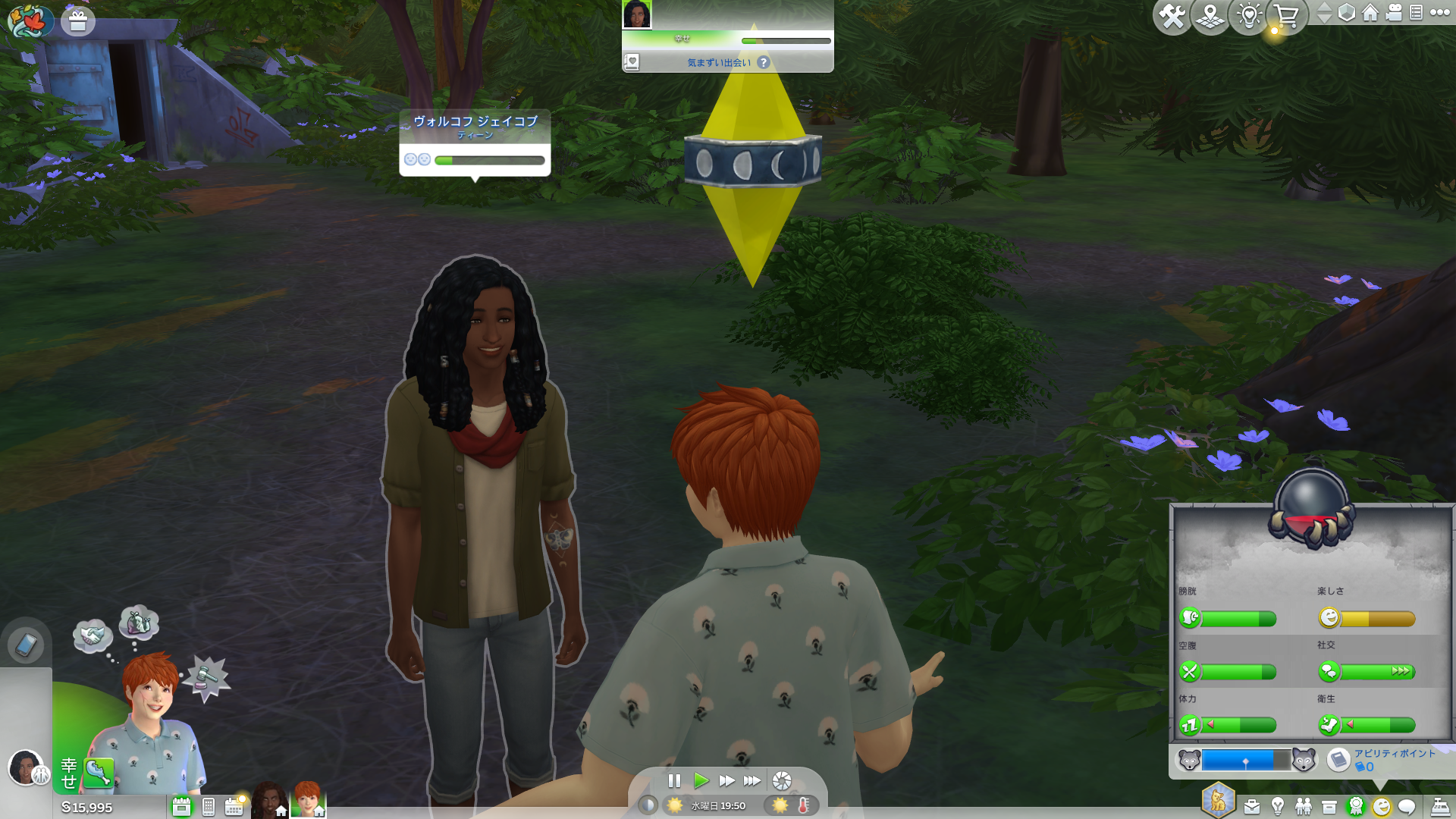Open the smartphone

(26, 645)
